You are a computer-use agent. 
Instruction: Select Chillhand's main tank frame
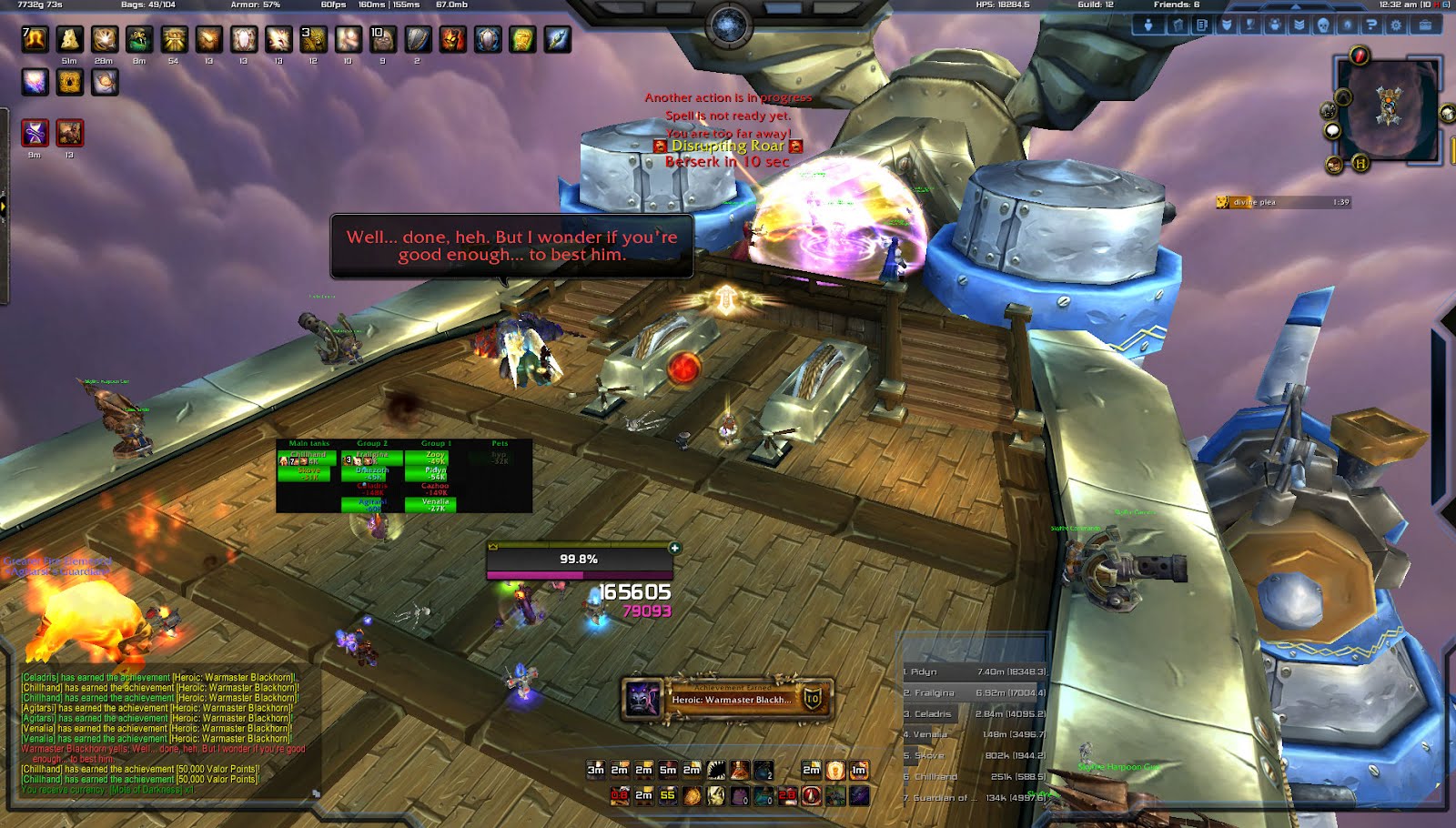[307, 459]
